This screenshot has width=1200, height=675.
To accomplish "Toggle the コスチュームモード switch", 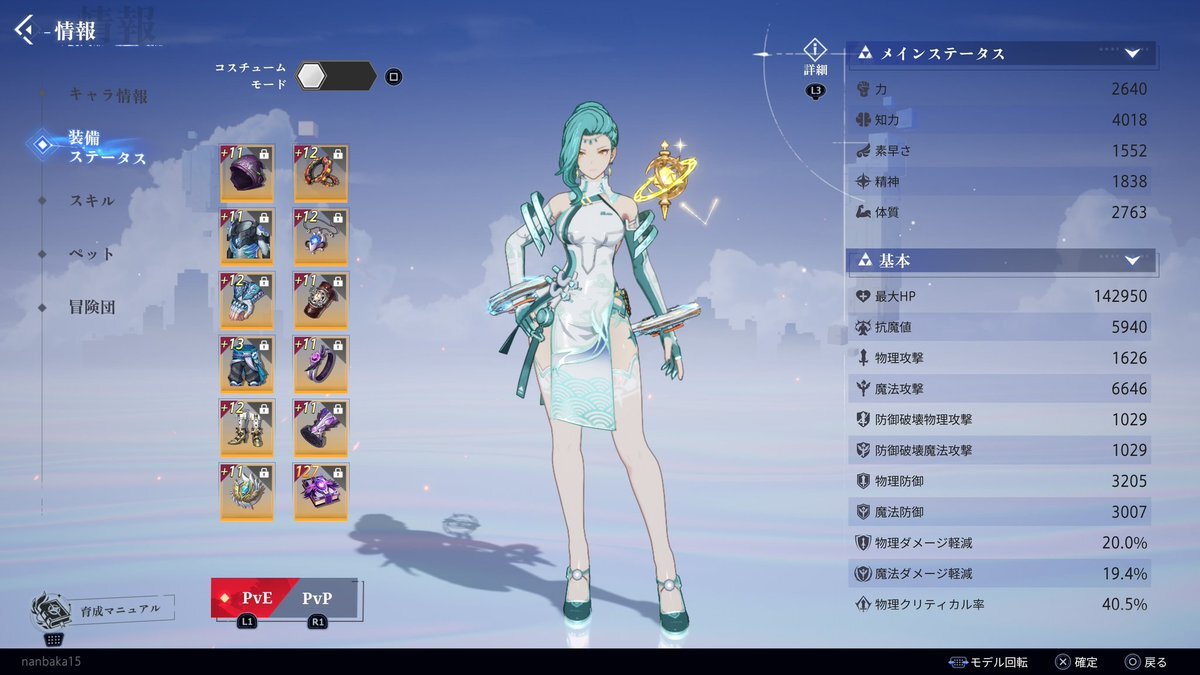I will [336, 76].
